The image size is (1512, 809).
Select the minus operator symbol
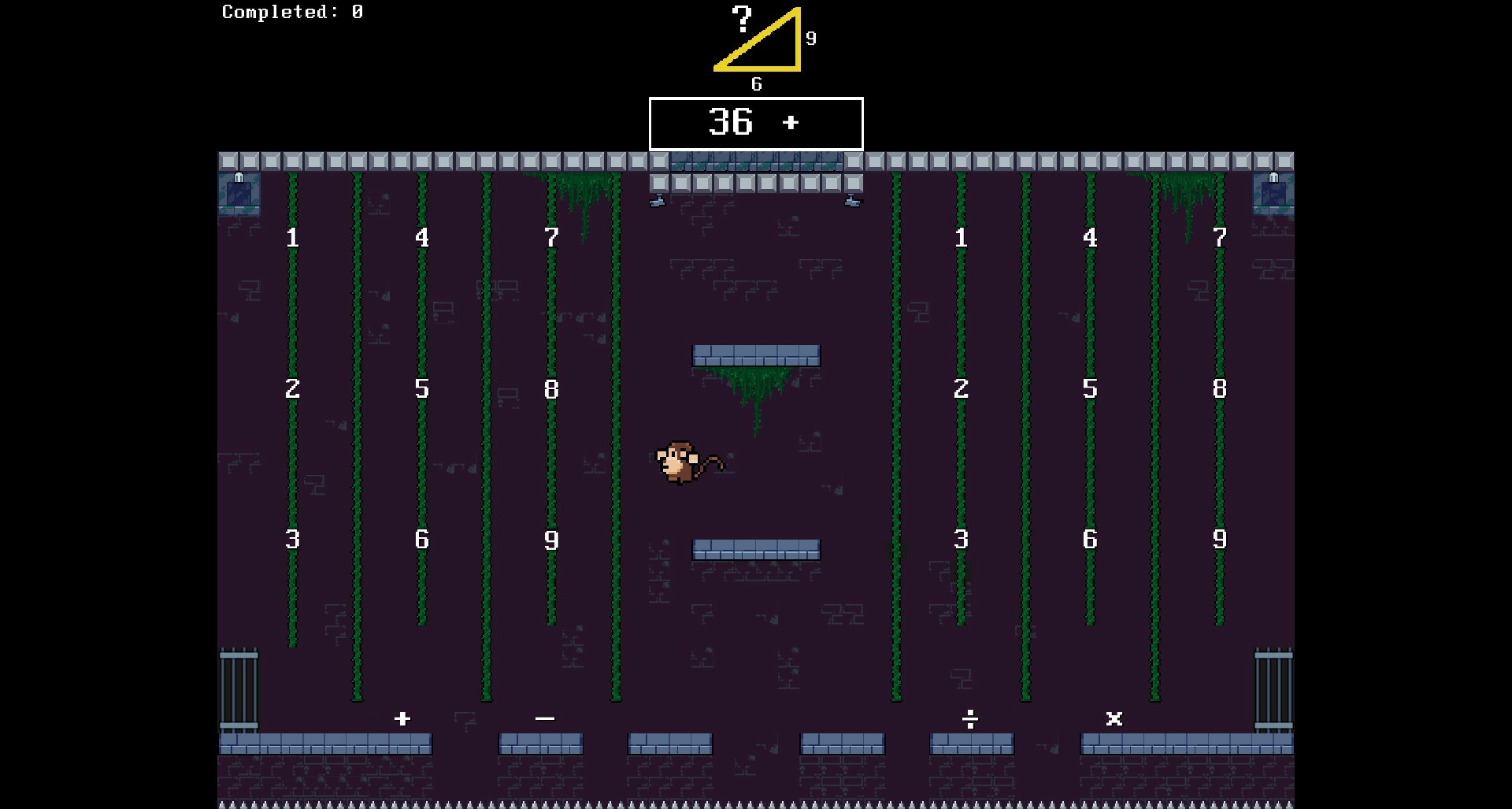[546, 718]
